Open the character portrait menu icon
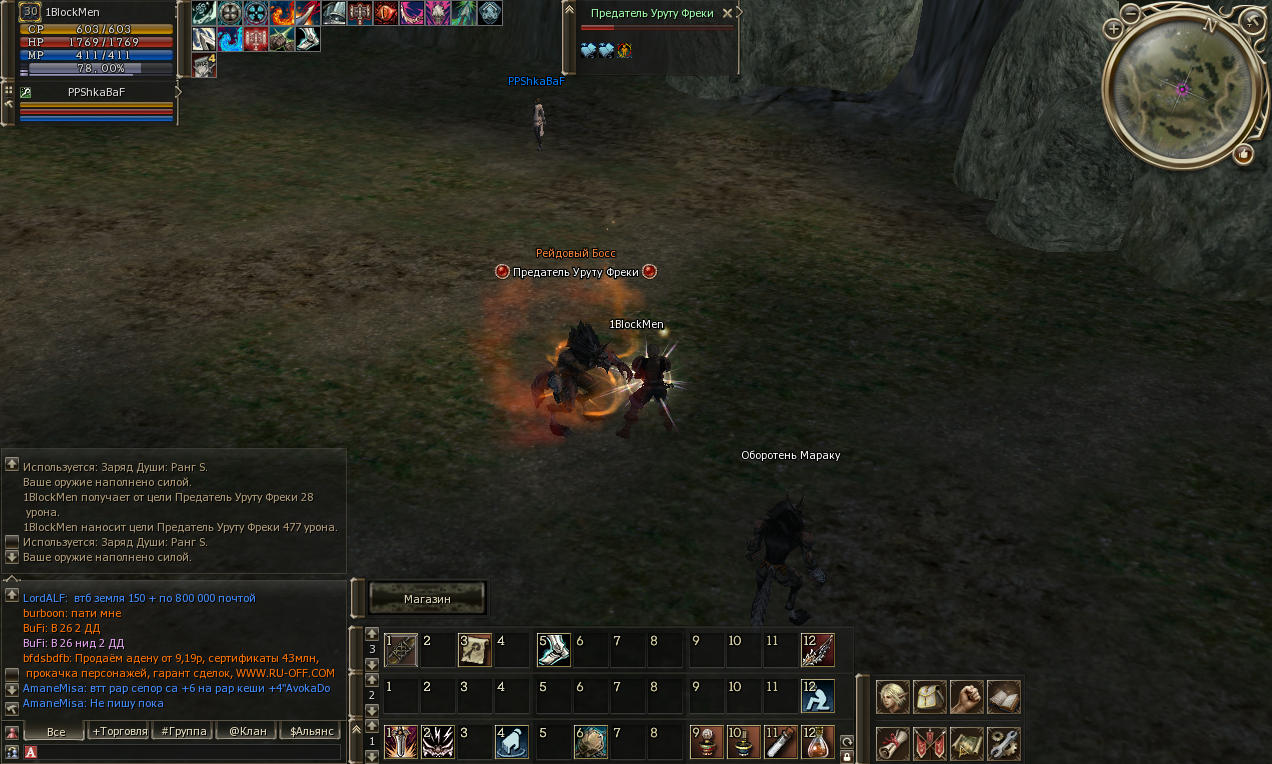This screenshot has width=1272, height=764. 892,697
